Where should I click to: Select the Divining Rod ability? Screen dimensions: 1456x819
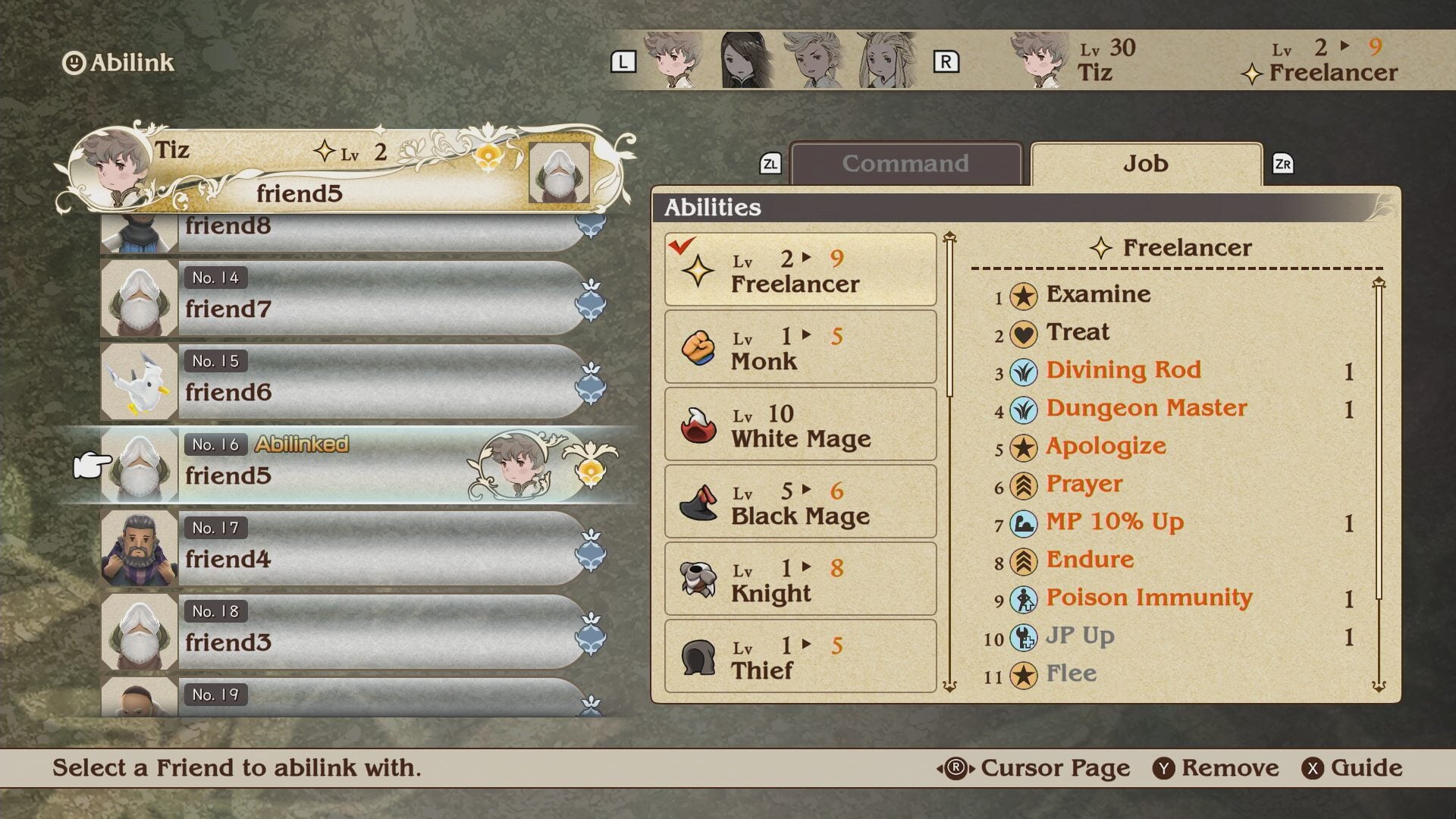tap(1123, 370)
